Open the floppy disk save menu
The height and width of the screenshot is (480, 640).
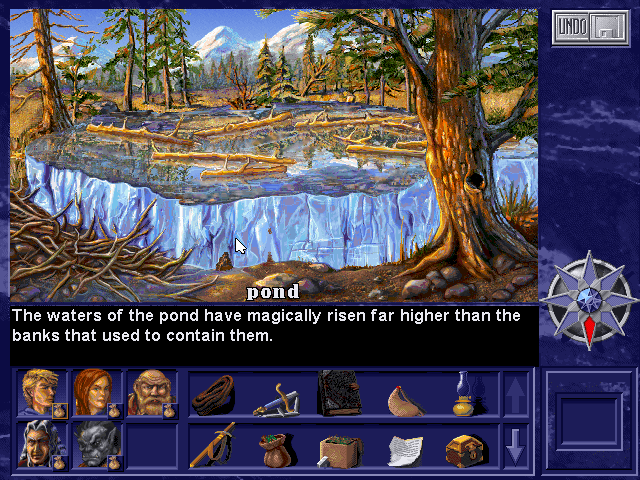pos(606,28)
